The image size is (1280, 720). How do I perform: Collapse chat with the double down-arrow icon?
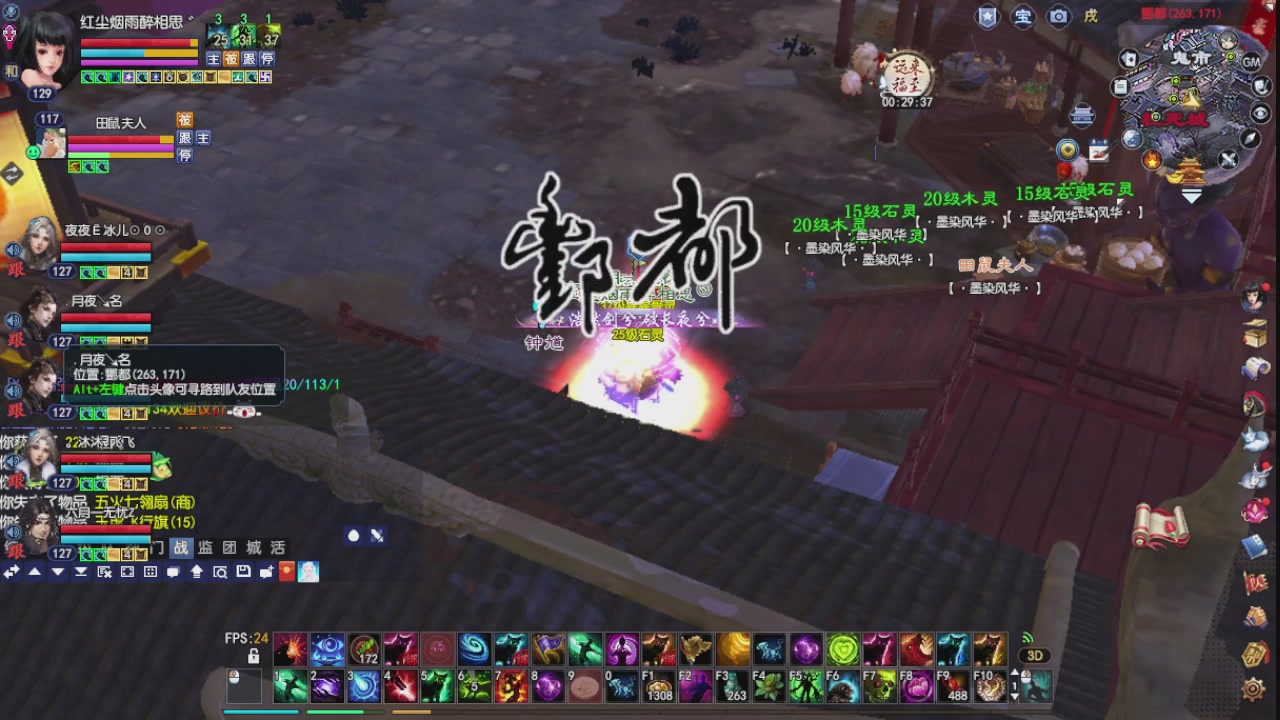coord(81,571)
